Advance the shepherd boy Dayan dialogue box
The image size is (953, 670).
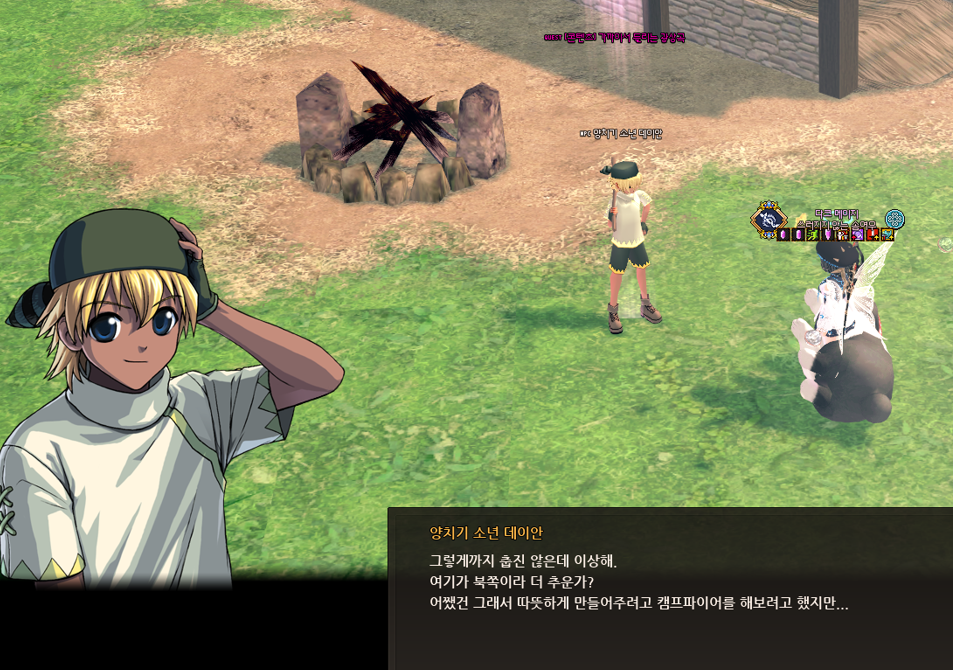670,590
